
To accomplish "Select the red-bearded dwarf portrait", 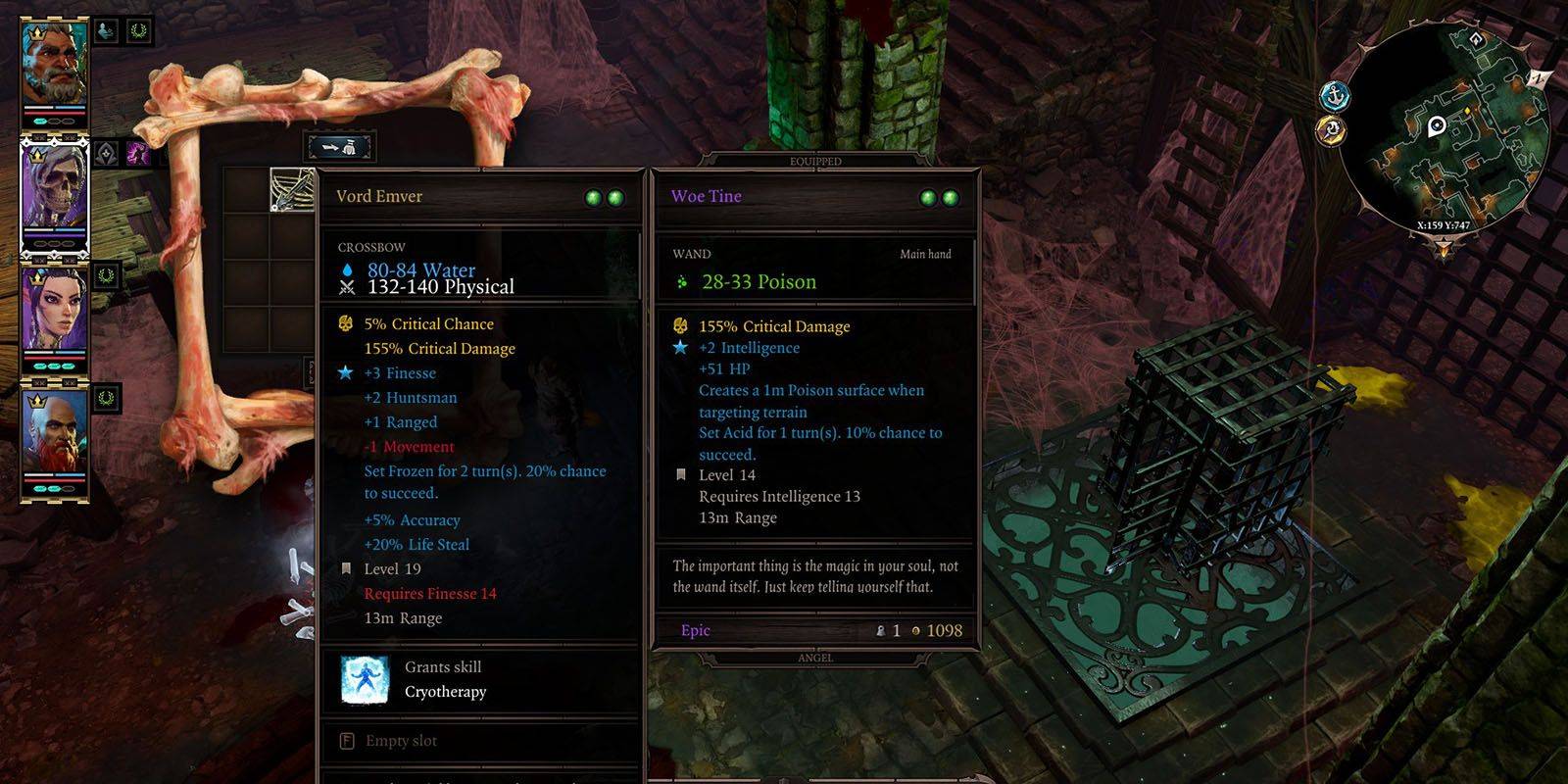I will (x=55, y=434).
